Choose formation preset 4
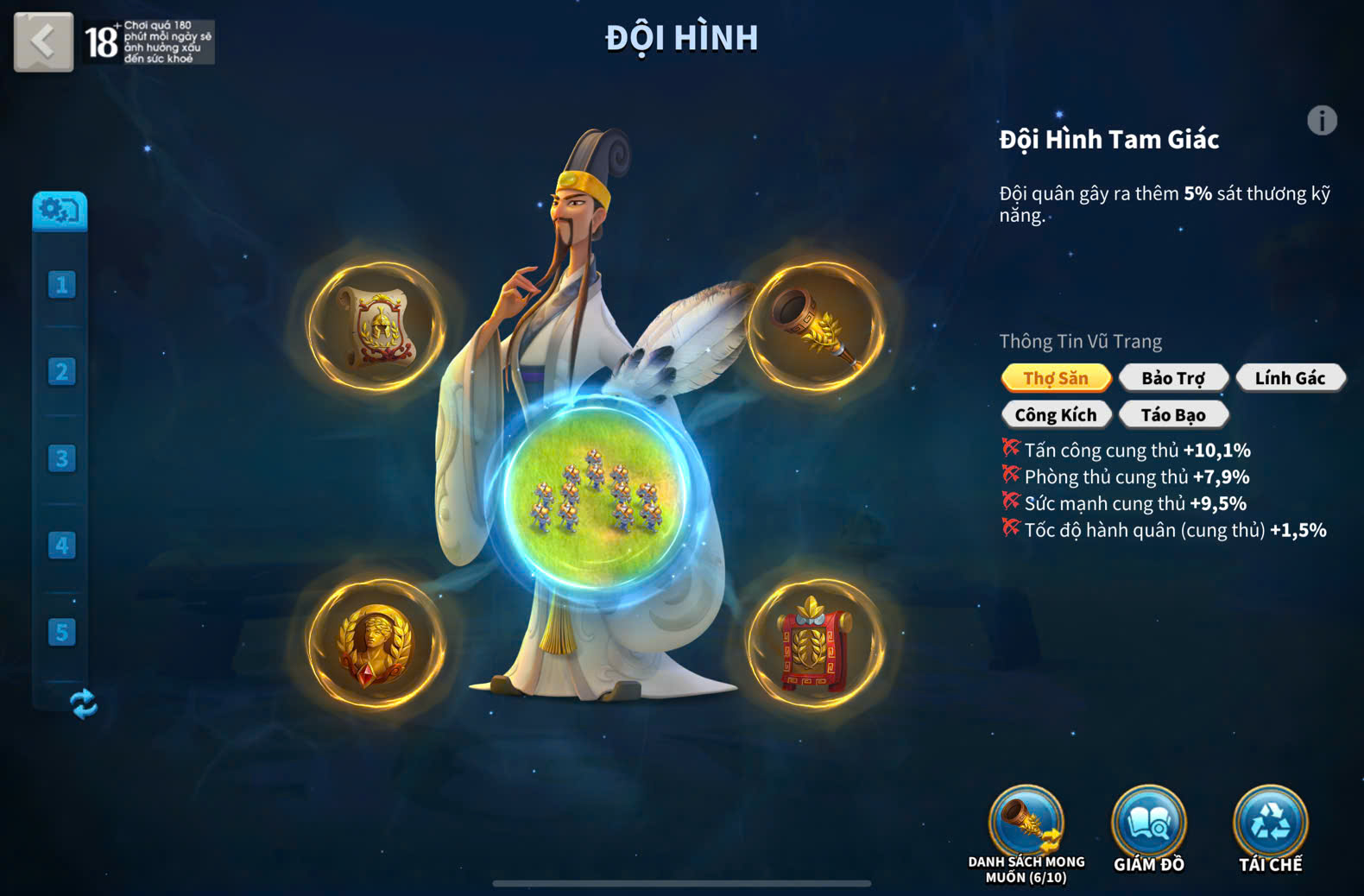This screenshot has width=1364, height=896. pyautogui.click(x=61, y=546)
